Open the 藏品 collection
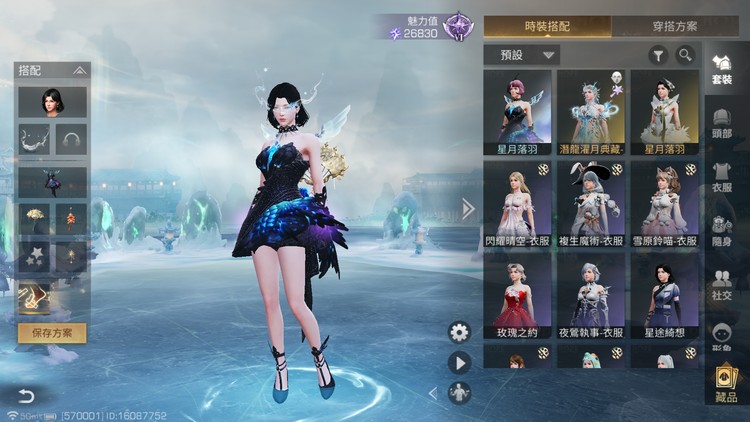Viewport: 750px width, 422px height. 725,385
